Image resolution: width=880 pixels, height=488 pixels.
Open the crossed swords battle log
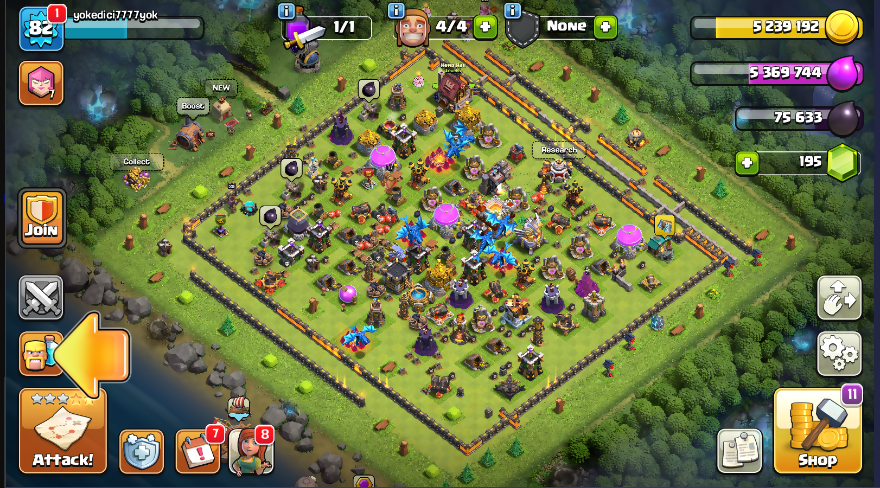pyautogui.click(x=41, y=297)
